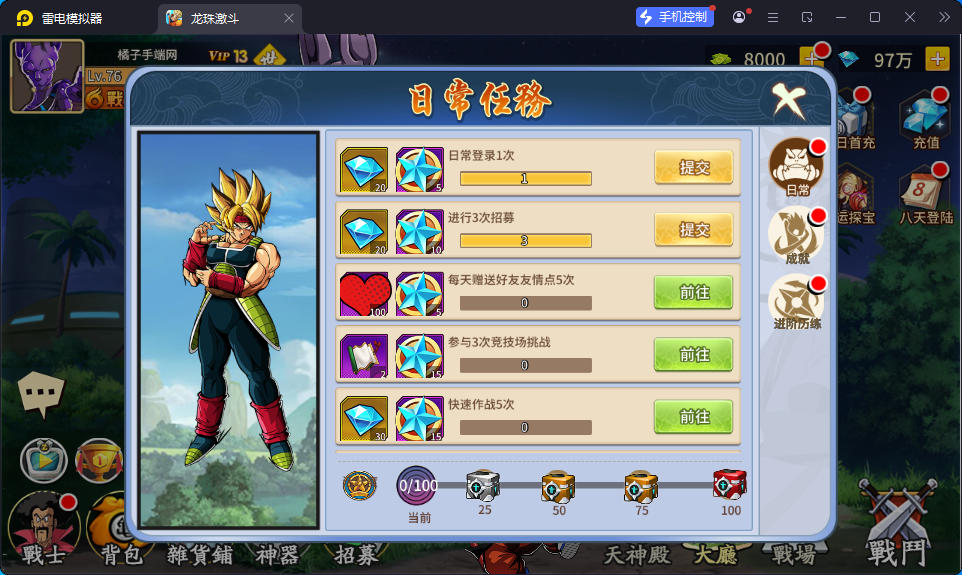Claim the red 100-point activity chest

point(730,486)
